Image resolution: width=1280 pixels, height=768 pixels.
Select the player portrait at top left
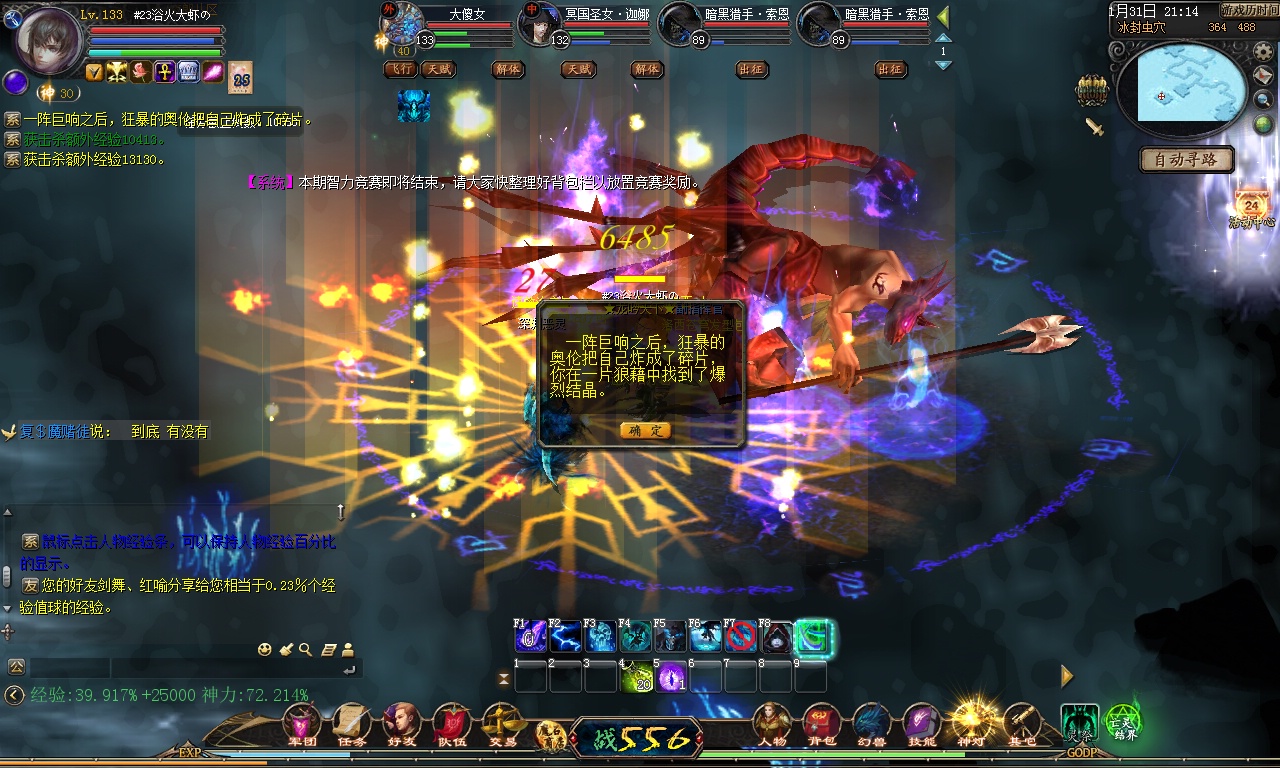(48, 40)
